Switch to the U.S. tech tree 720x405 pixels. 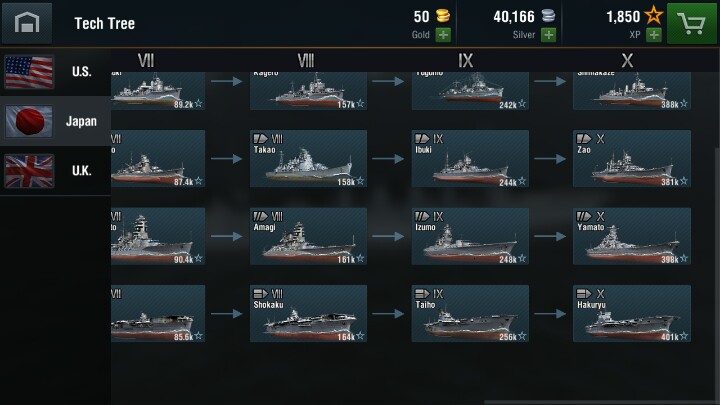(55, 72)
